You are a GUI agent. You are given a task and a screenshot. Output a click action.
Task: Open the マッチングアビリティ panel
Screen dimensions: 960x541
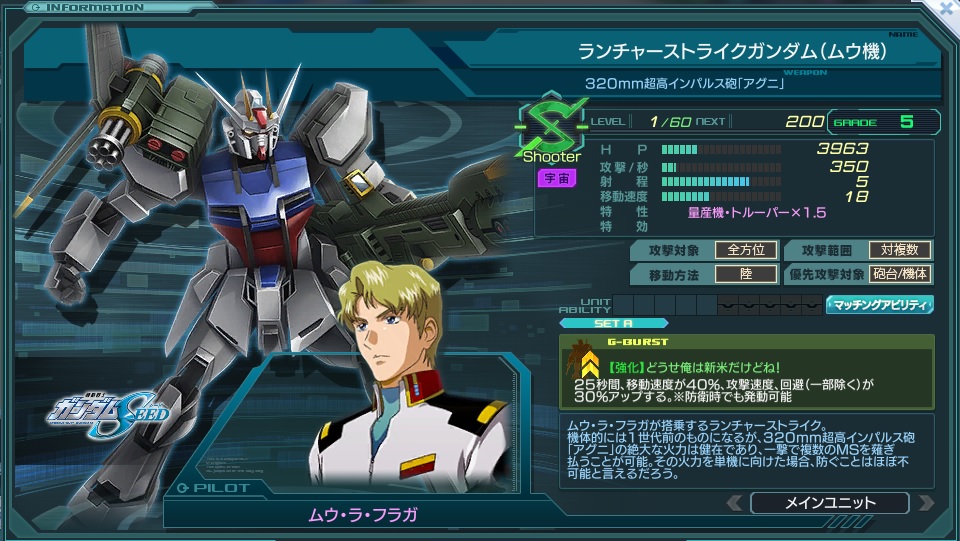pos(879,305)
